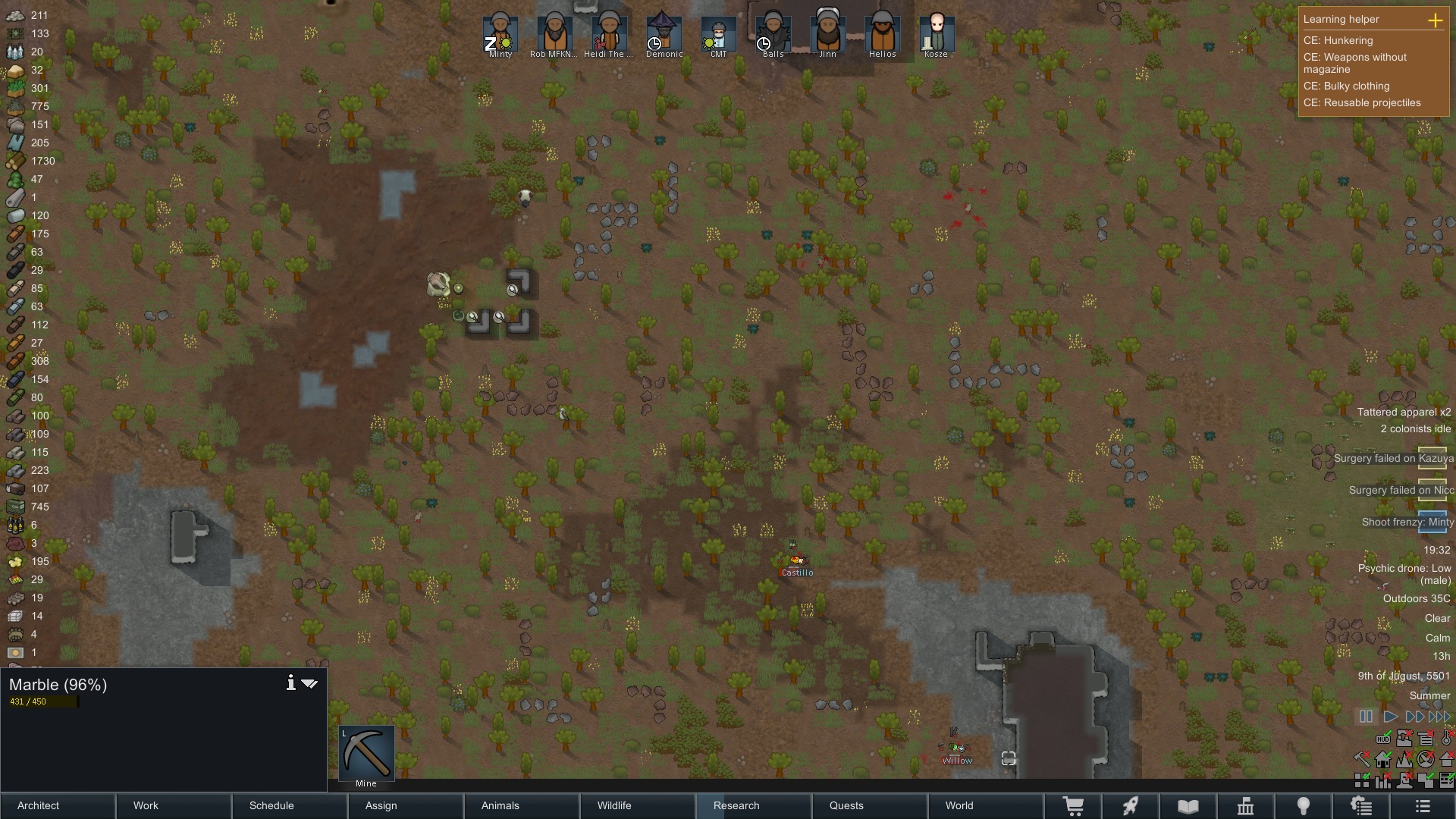The image size is (1456, 819).
Task: Switch to the Schedule tab
Action: tap(290, 805)
